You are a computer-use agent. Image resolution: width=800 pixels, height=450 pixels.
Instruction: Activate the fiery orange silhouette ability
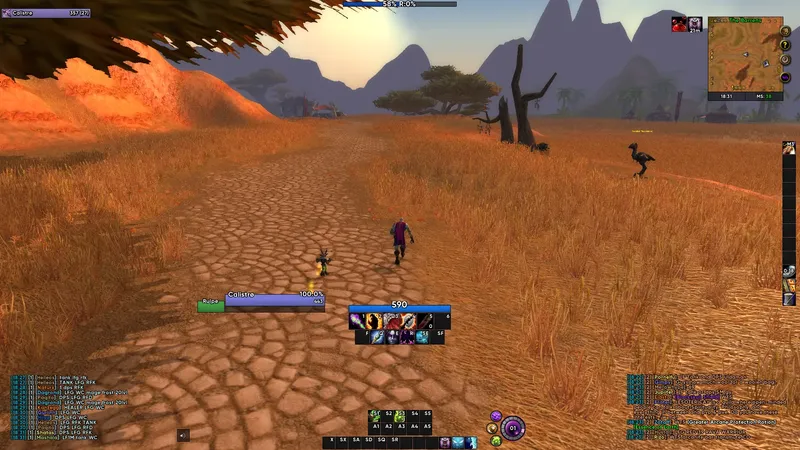tap(374, 321)
